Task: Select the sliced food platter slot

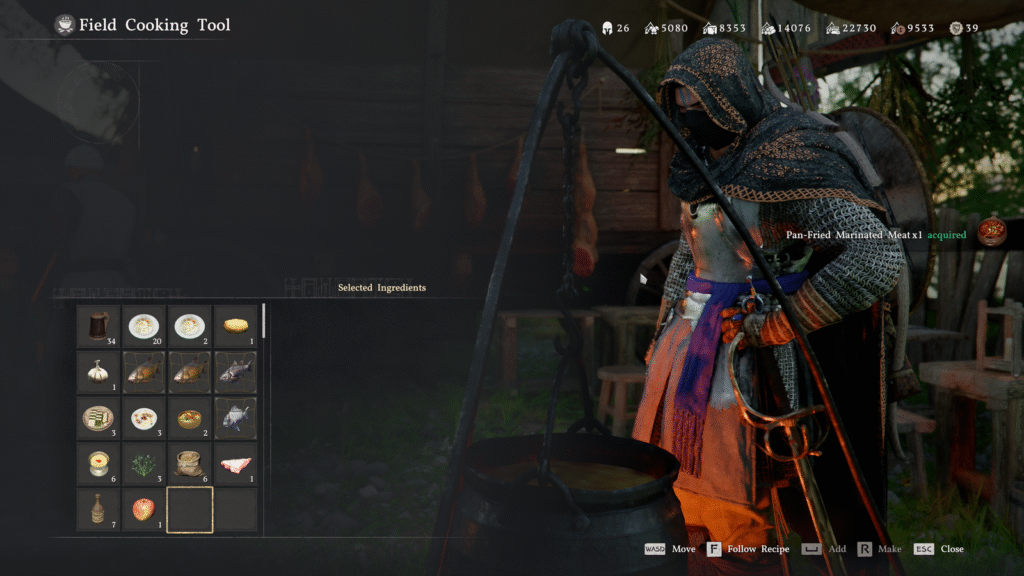Action: (98, 418)
